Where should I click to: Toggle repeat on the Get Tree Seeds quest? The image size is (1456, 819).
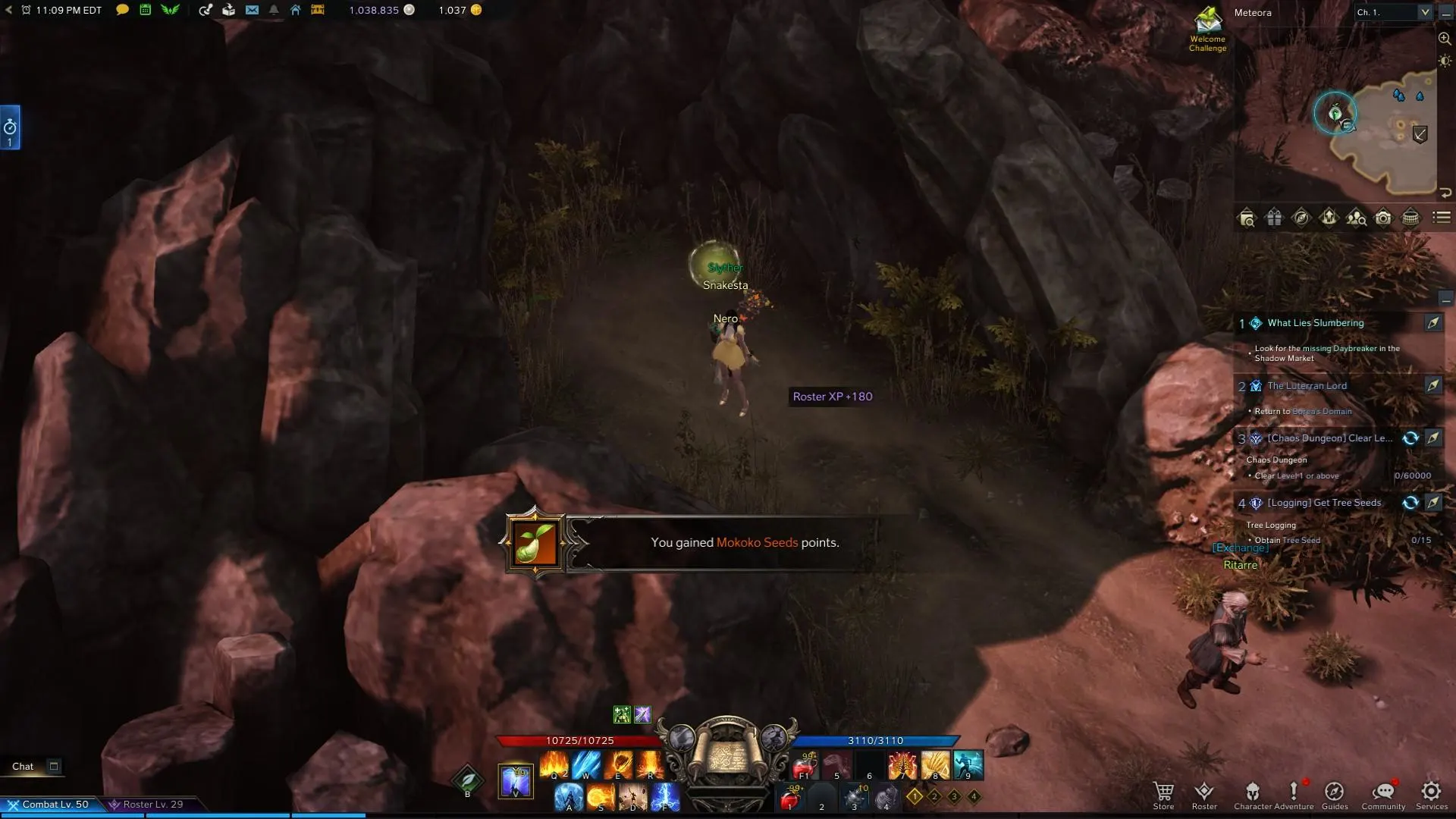1410,502
